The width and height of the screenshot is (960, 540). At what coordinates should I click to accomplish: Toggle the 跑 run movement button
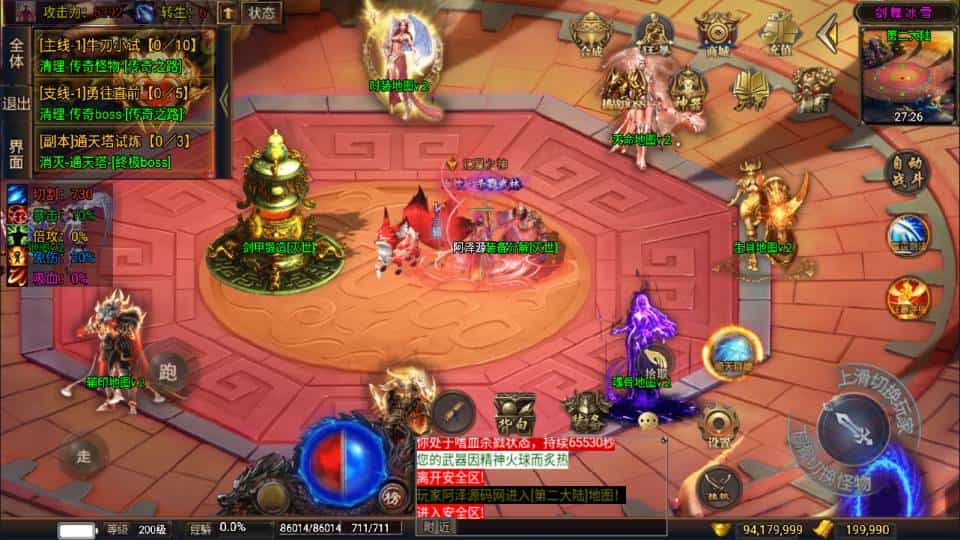(168, 374)
